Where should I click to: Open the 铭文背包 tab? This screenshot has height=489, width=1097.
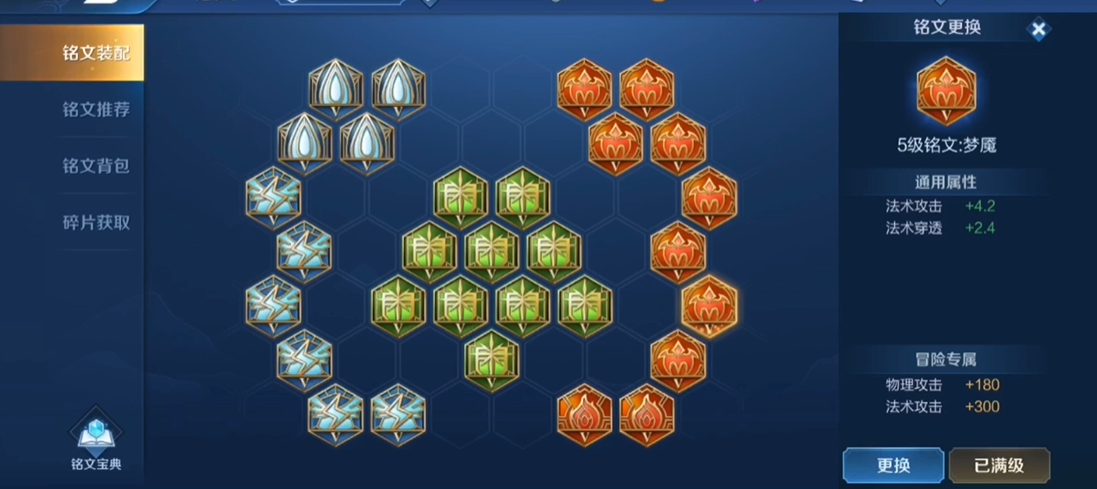[x=95, y=166]
